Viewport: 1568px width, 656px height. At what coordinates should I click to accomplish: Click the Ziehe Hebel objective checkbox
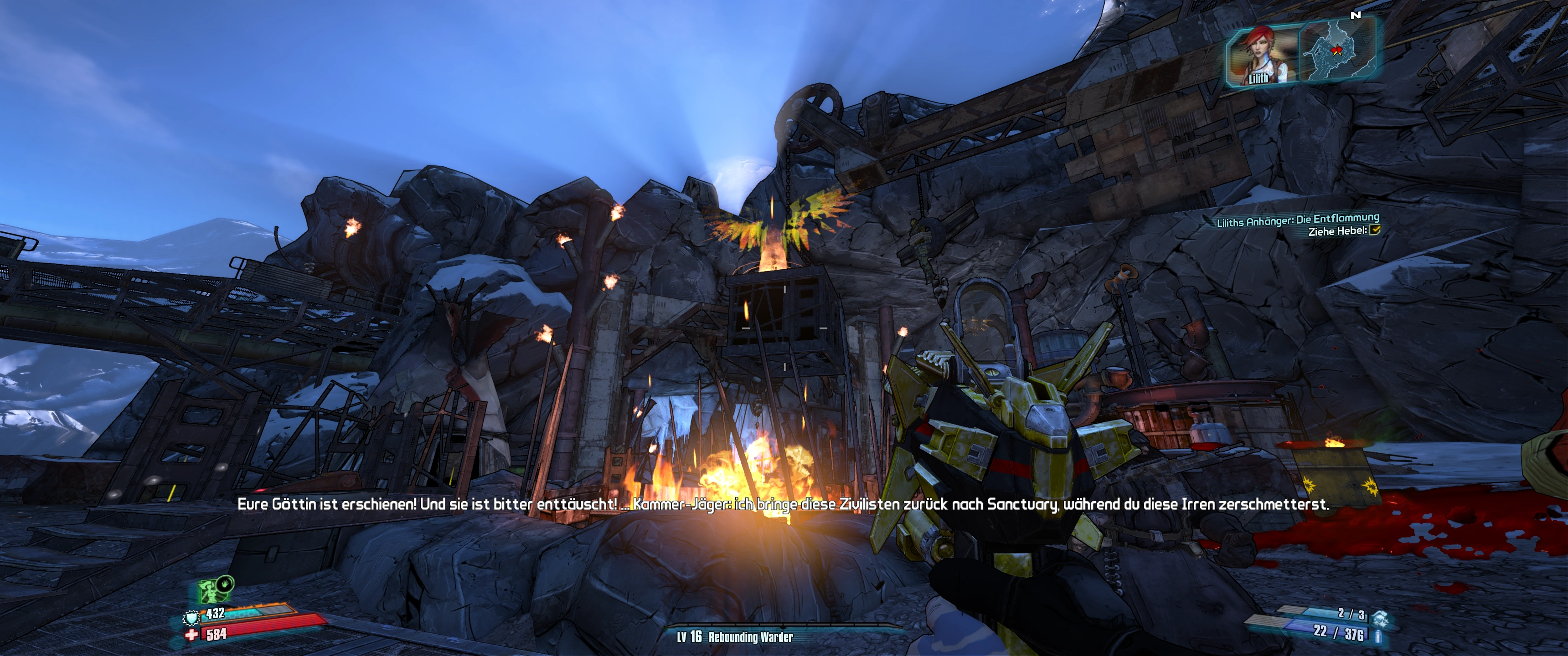click(x=1374, y=230)
